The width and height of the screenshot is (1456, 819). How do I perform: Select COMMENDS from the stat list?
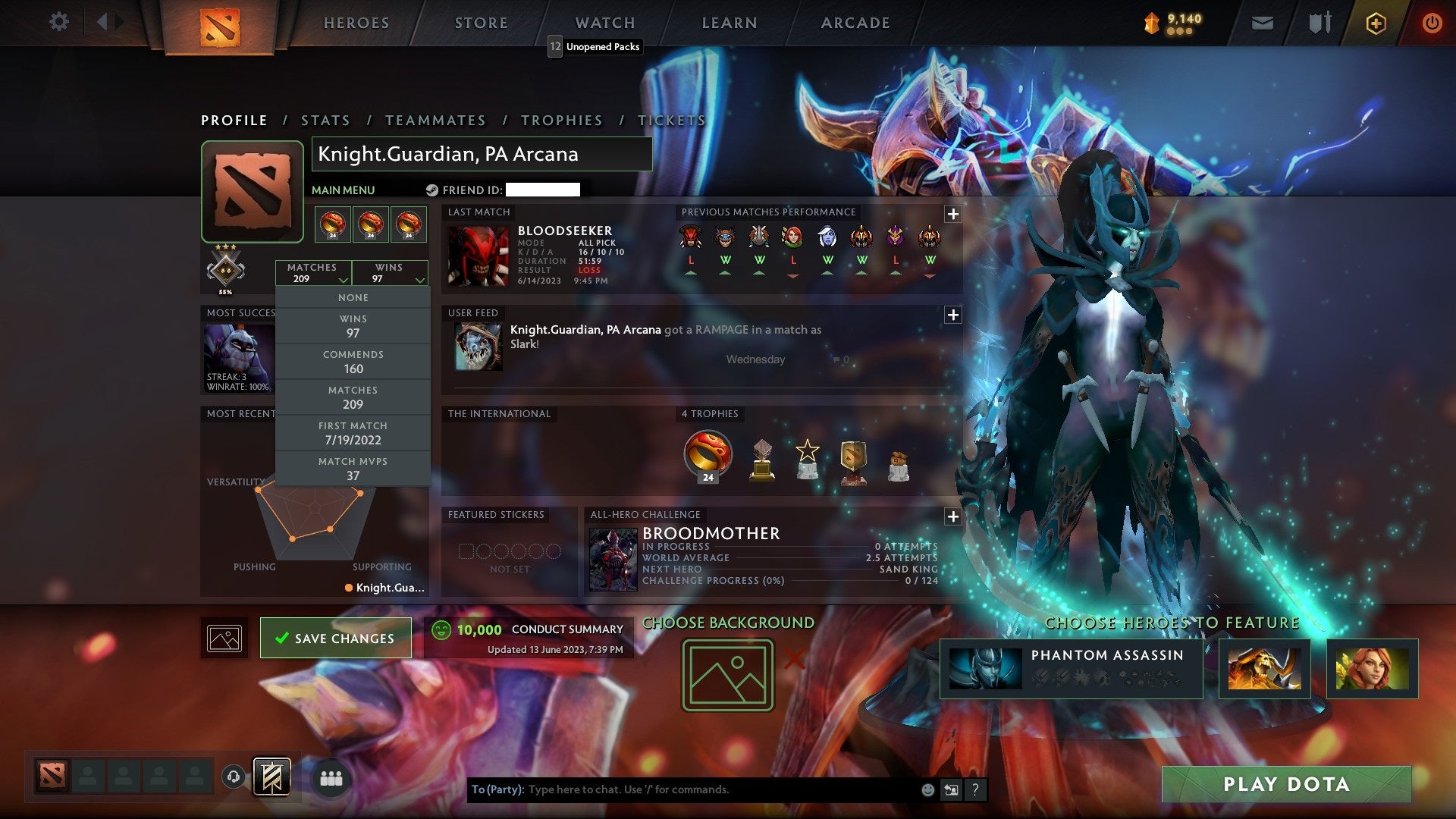tap(353, 361)
